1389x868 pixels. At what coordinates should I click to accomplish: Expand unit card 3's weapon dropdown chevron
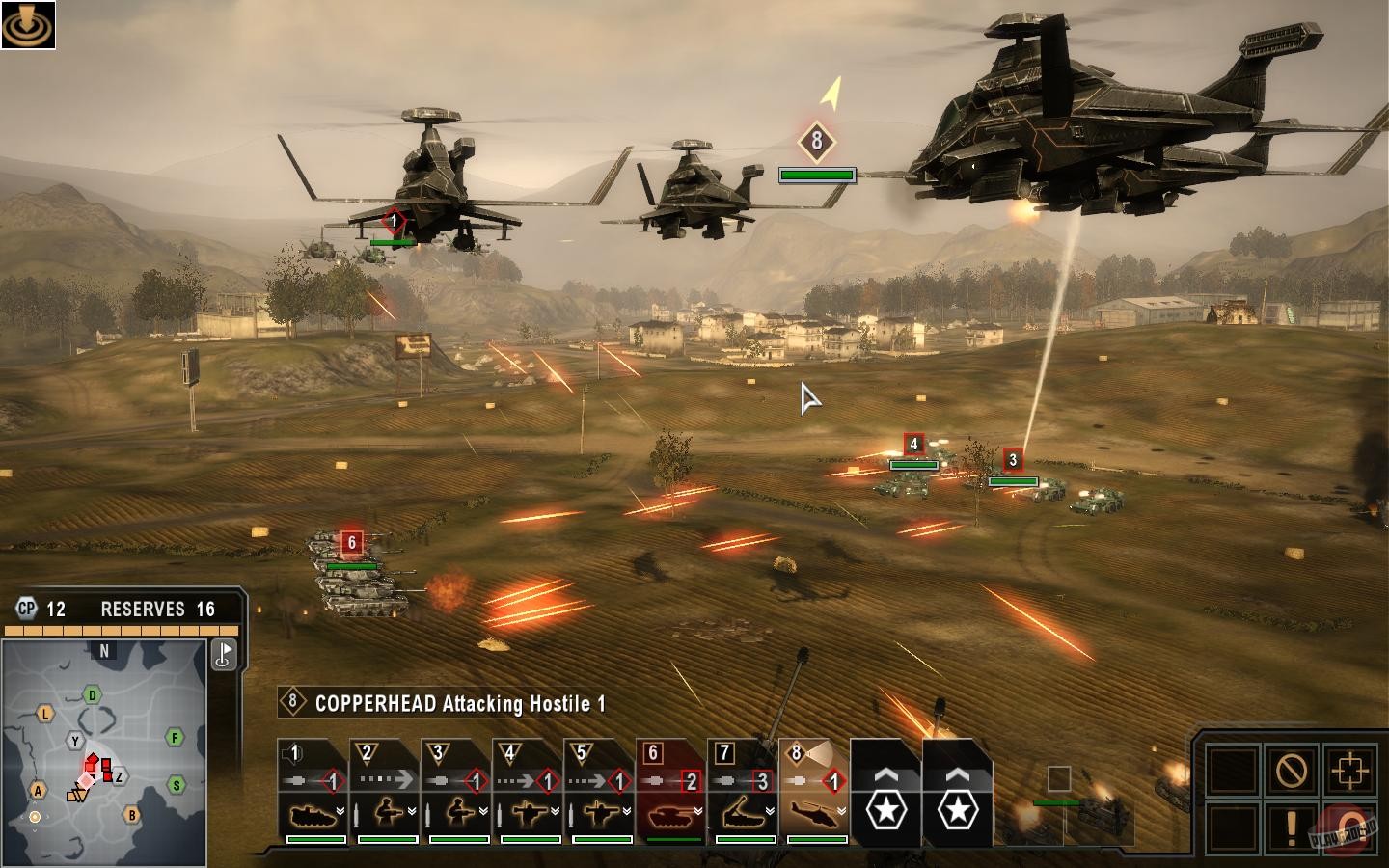pyautogui.click(x=482, y=810)
